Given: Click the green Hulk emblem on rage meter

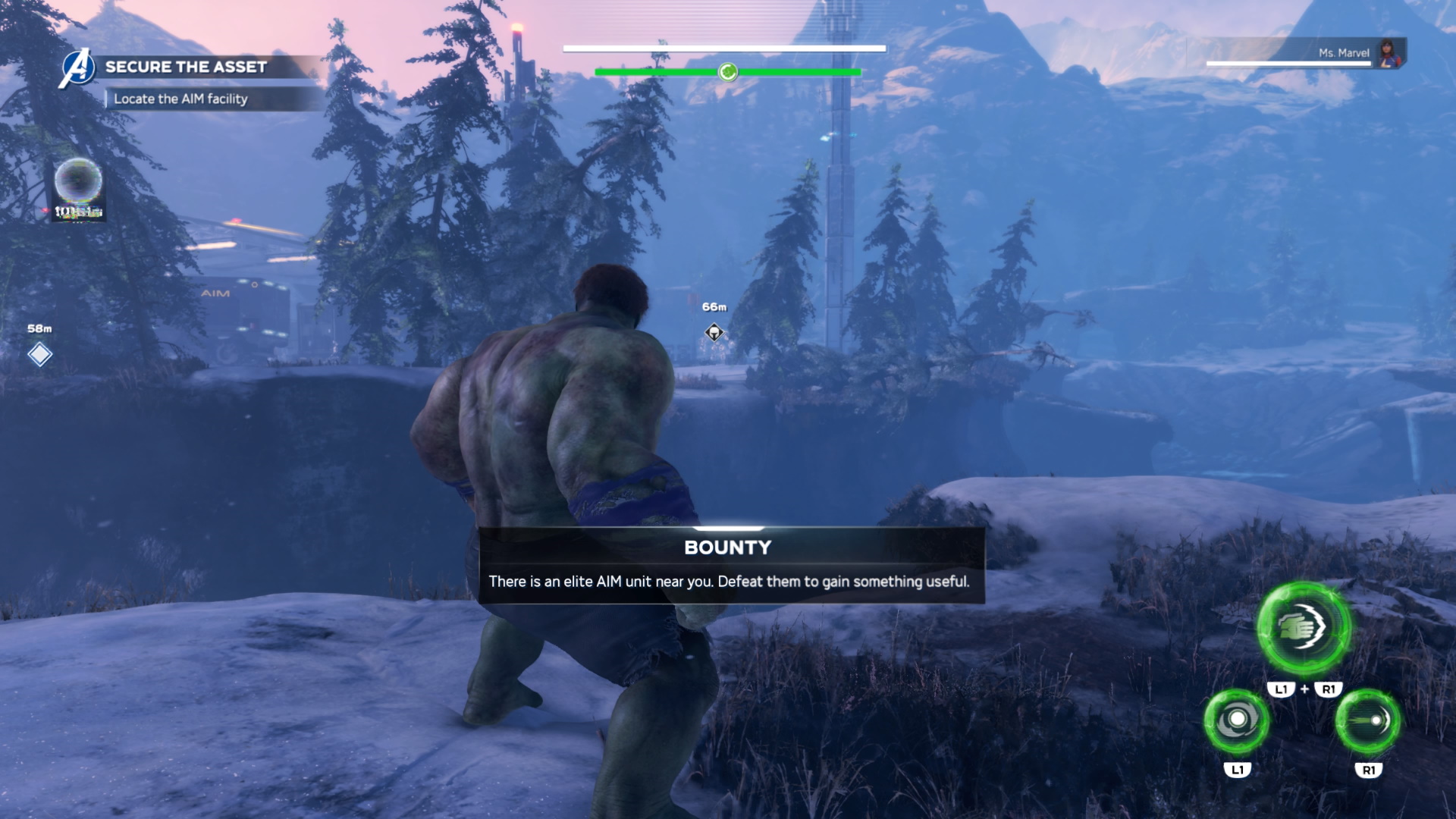Looking at the screenshot, I should (x=728, y=72).
